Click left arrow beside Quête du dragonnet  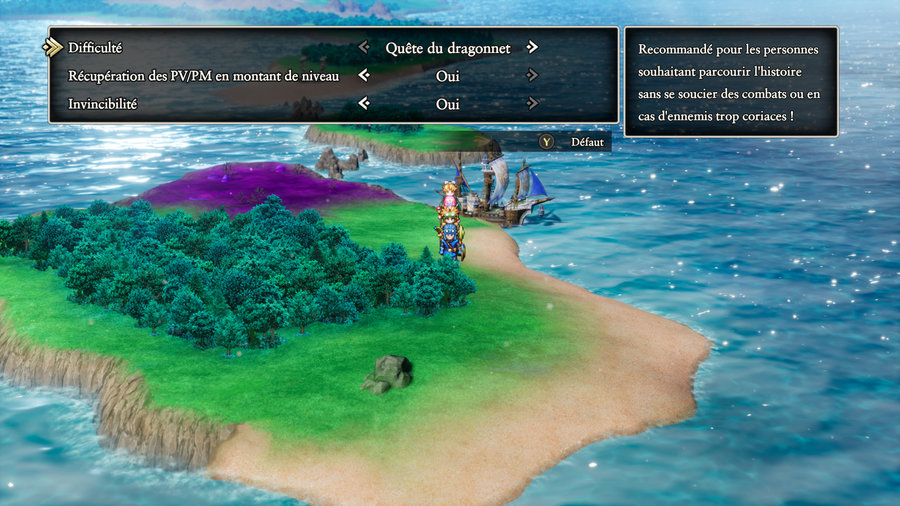[364, 47]
